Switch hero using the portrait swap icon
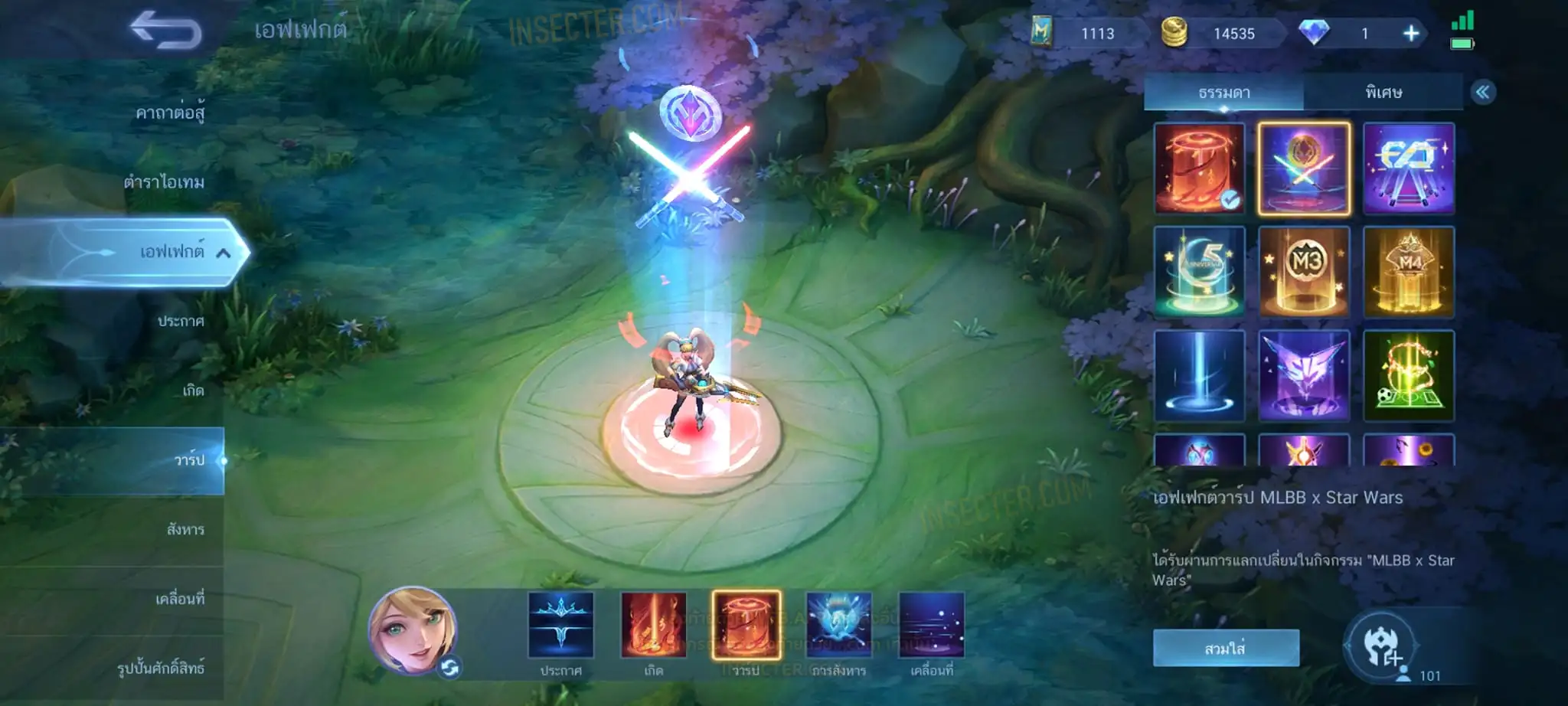Viewport: 1568px width, 706px height. tap(449, 668)
